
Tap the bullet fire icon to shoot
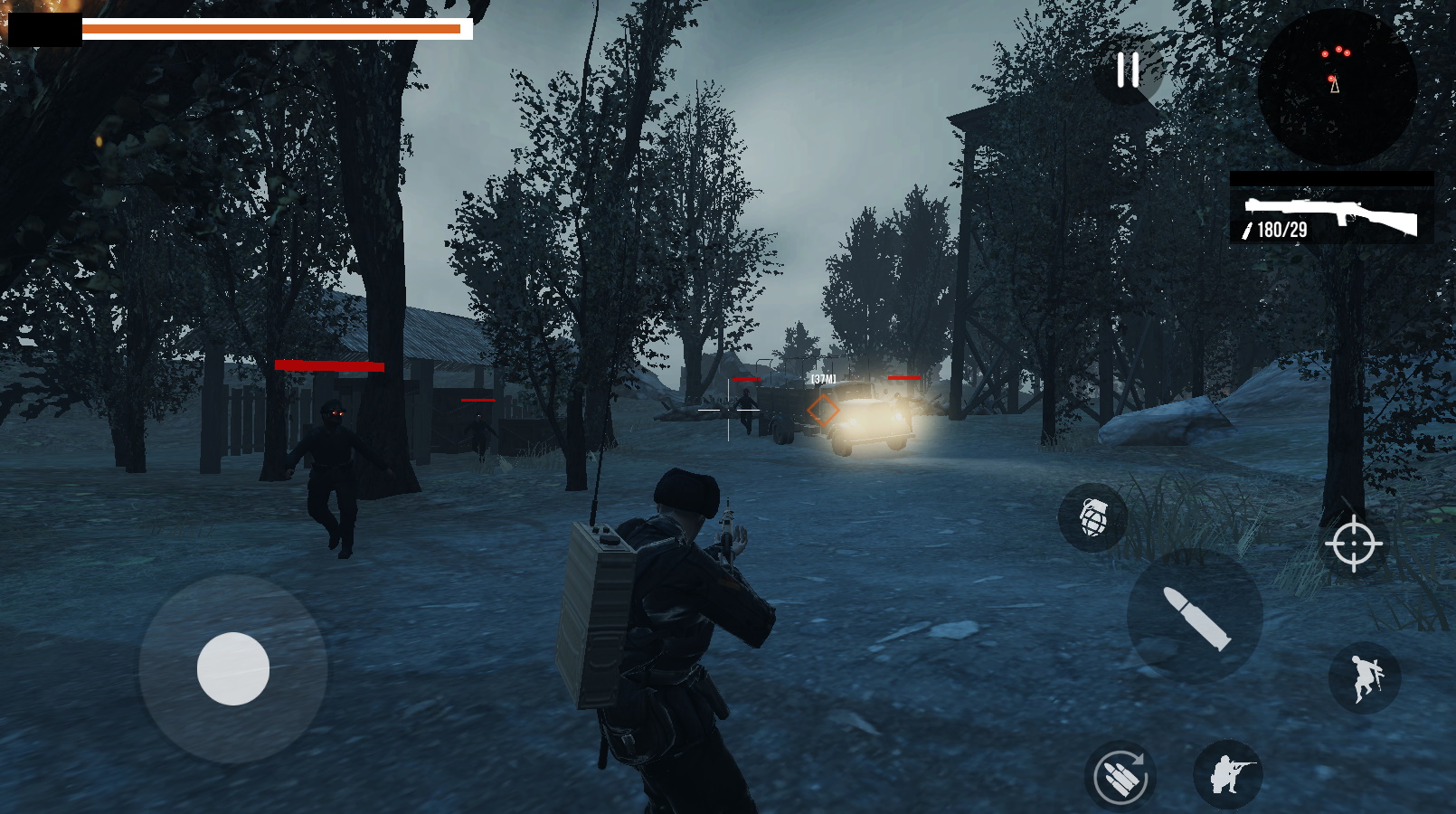(1196, 615)
